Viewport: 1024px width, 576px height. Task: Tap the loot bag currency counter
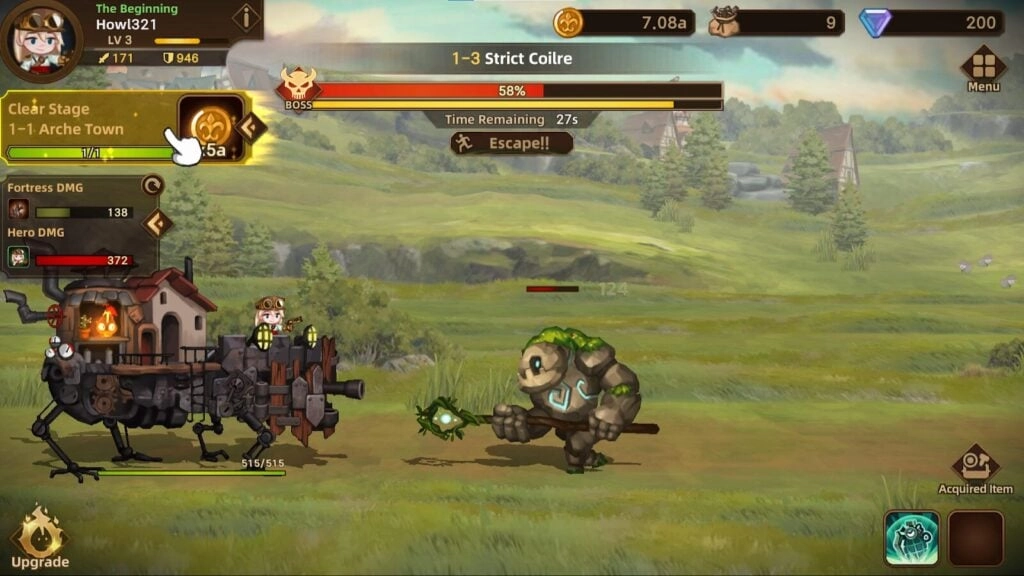(x=776, y=22)
